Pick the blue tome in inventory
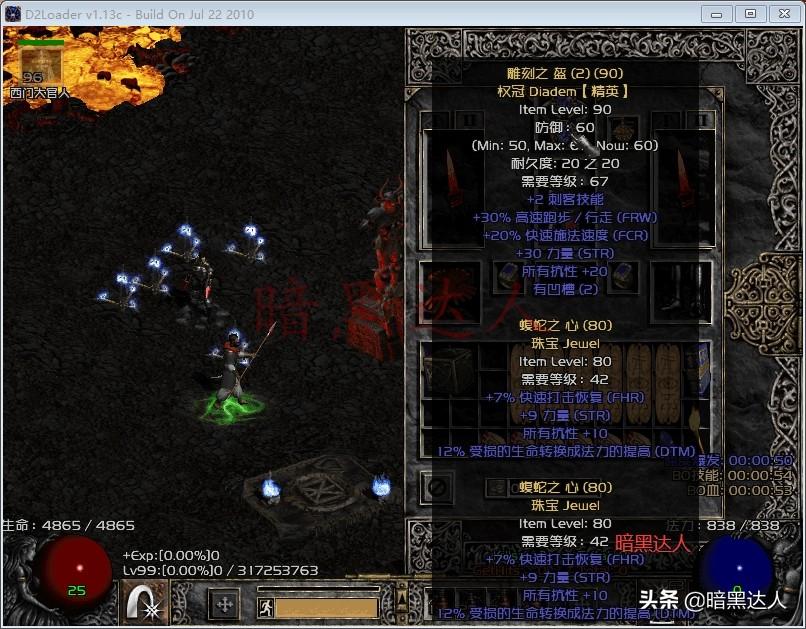This screenshot has height=629, width=806. (x=699, y=369)
